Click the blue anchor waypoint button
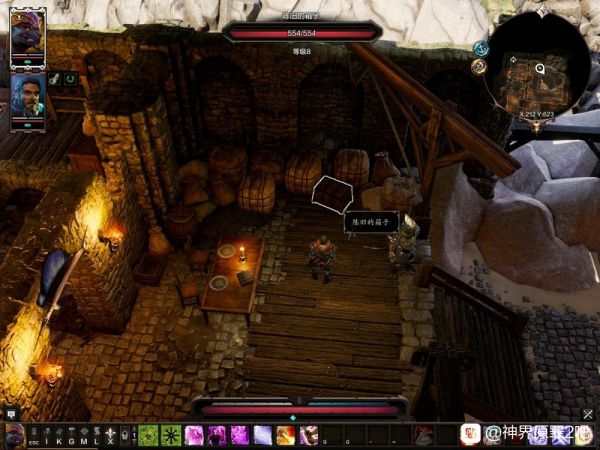The width and height of the screenshot is (600, 450). coord(481,47)
